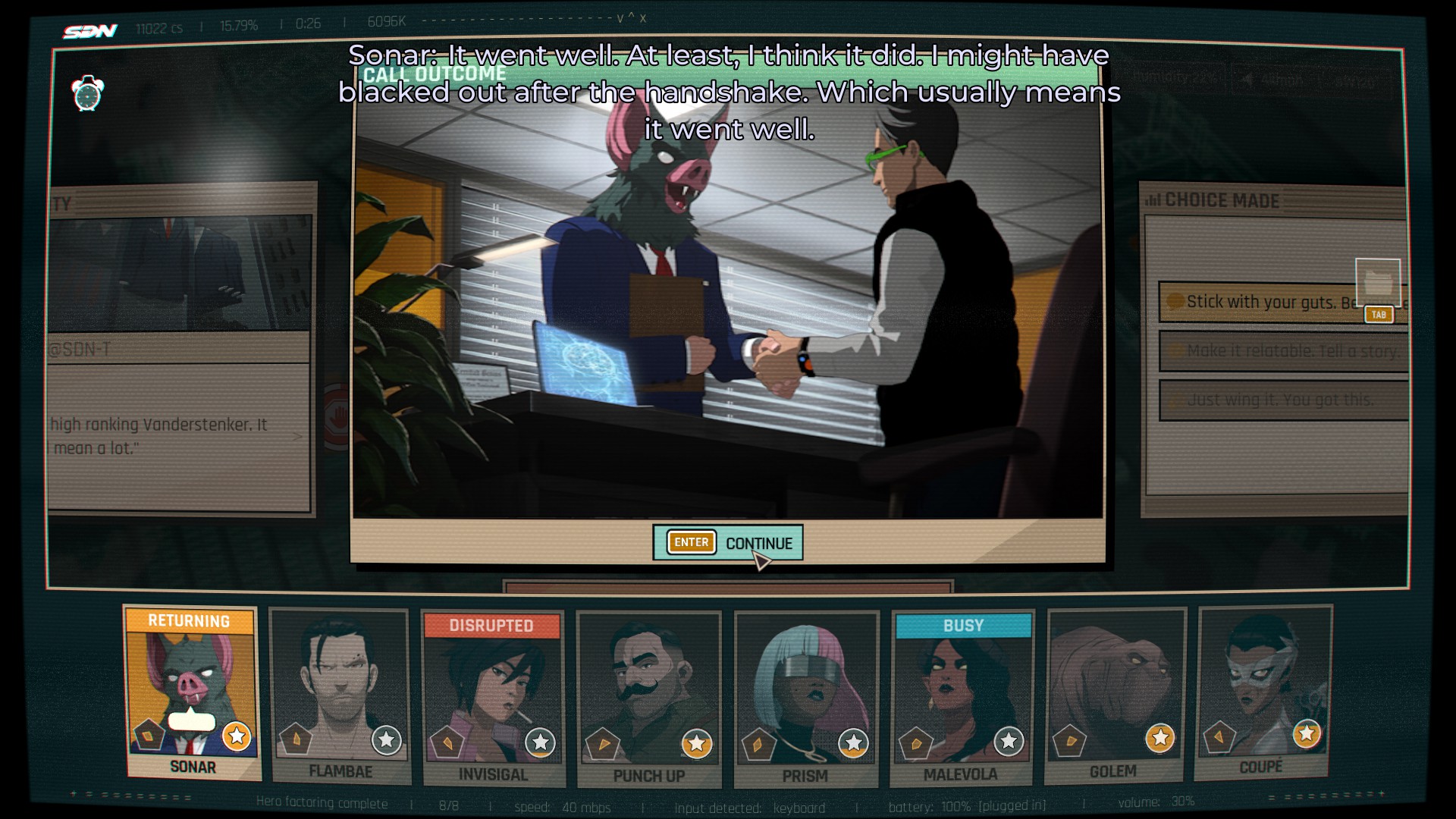
Task: Click the SDN logo
Action: 90,31
